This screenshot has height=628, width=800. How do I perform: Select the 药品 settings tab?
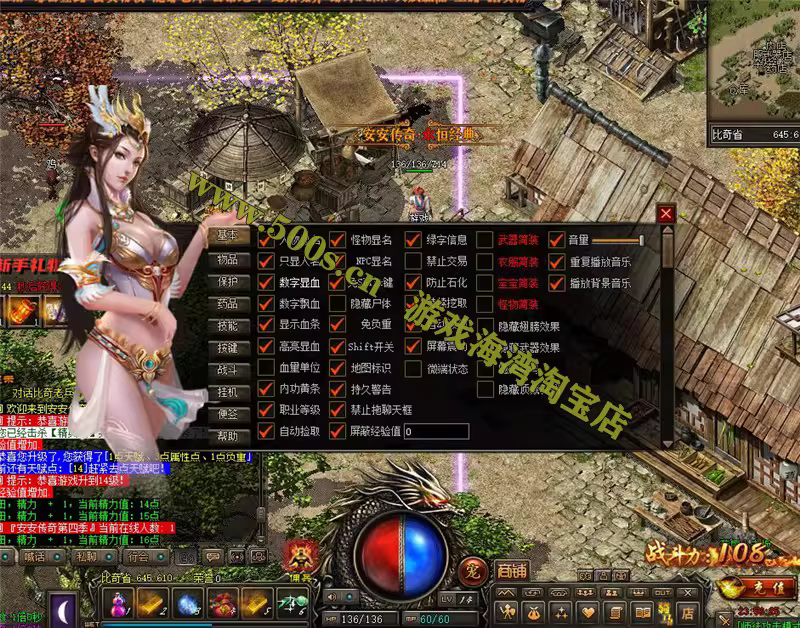point(228,303)
